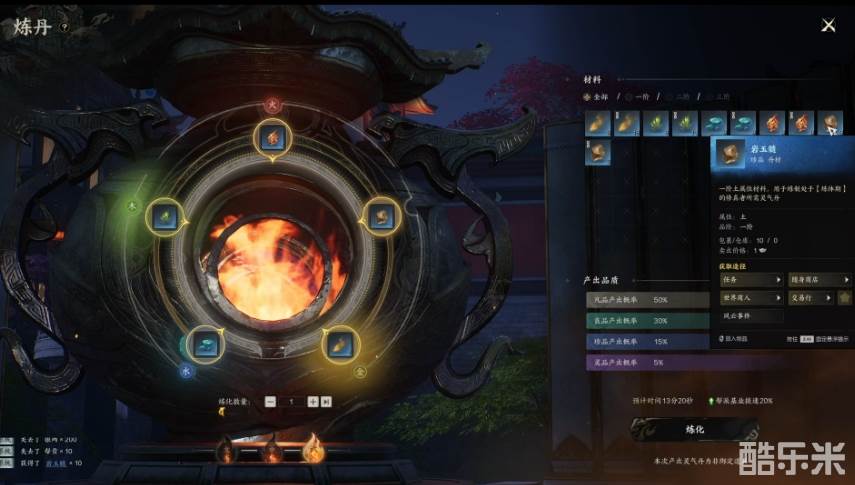Open the 交易行 acquisition source
The height and width of the screenshot is (485, 855).
pyautogui.click(x=819, y=297)
